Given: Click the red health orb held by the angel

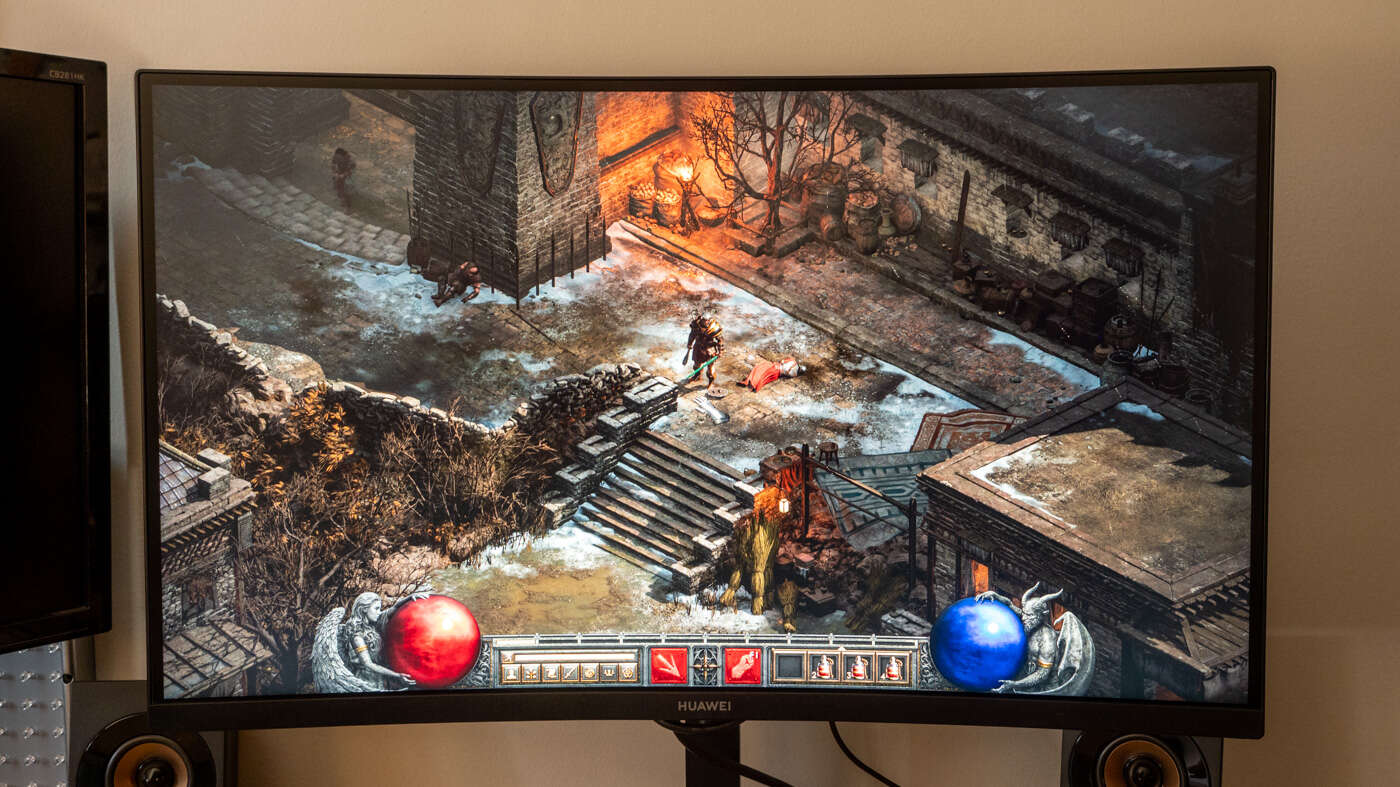Looking at the screenshot, I should (x=430, y=640).
